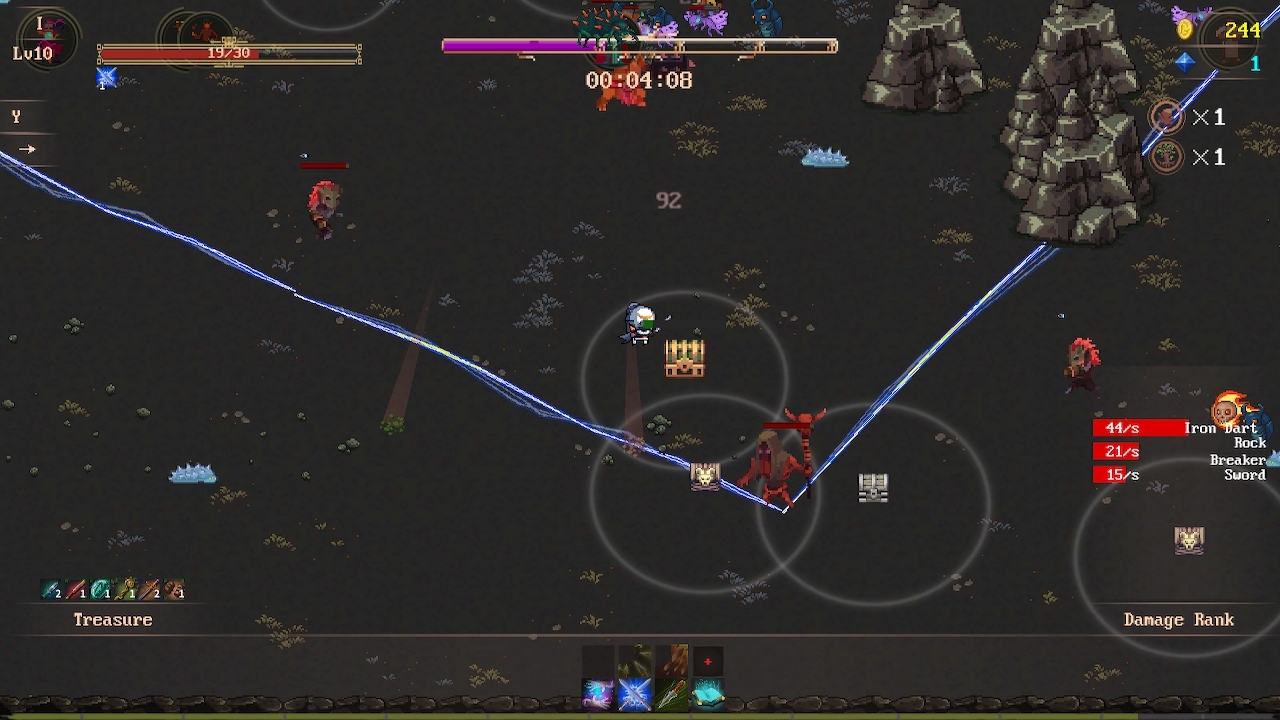Open the gold coin counter showing 244
This screenshot has width=1280, height=720.
click(x=1232, y=31)
